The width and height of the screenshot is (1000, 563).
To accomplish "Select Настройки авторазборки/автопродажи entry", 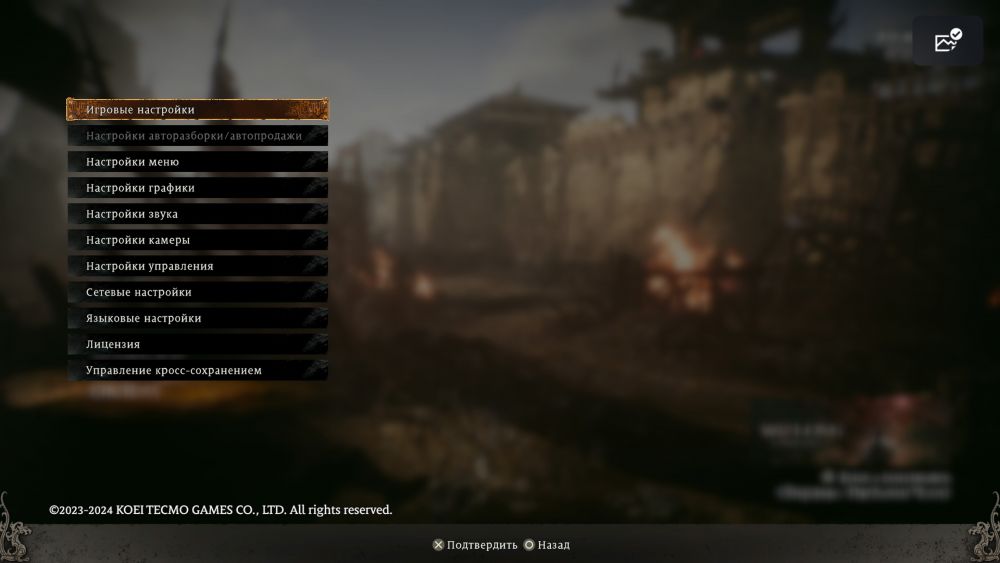I will (197, 135).
